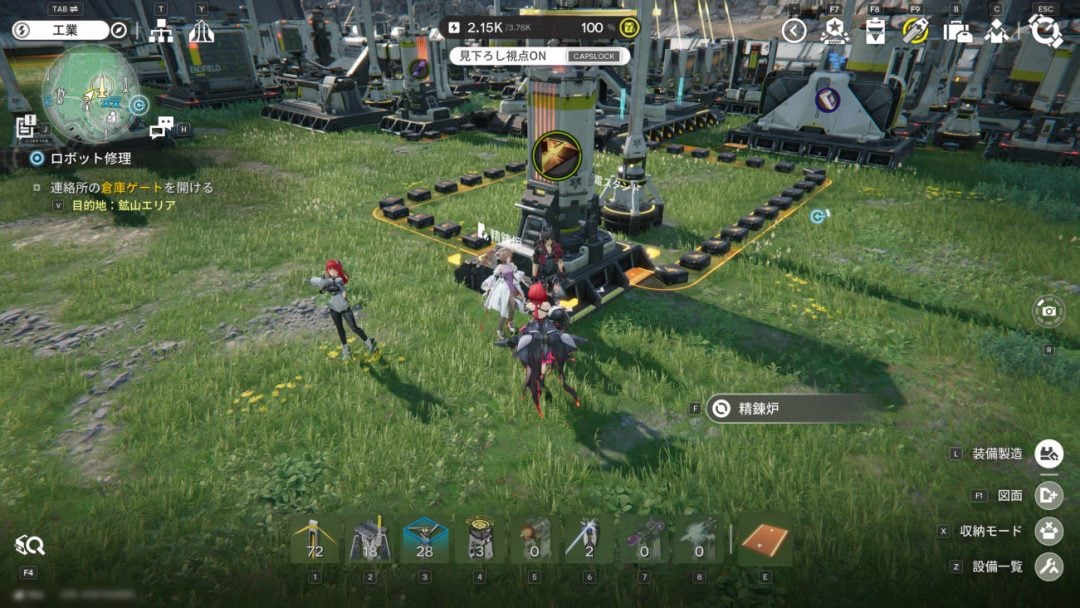Open the main system menu icon
Viewport: 1080px width, 608px height.
pyautogui.click(x=1045, y=31)
